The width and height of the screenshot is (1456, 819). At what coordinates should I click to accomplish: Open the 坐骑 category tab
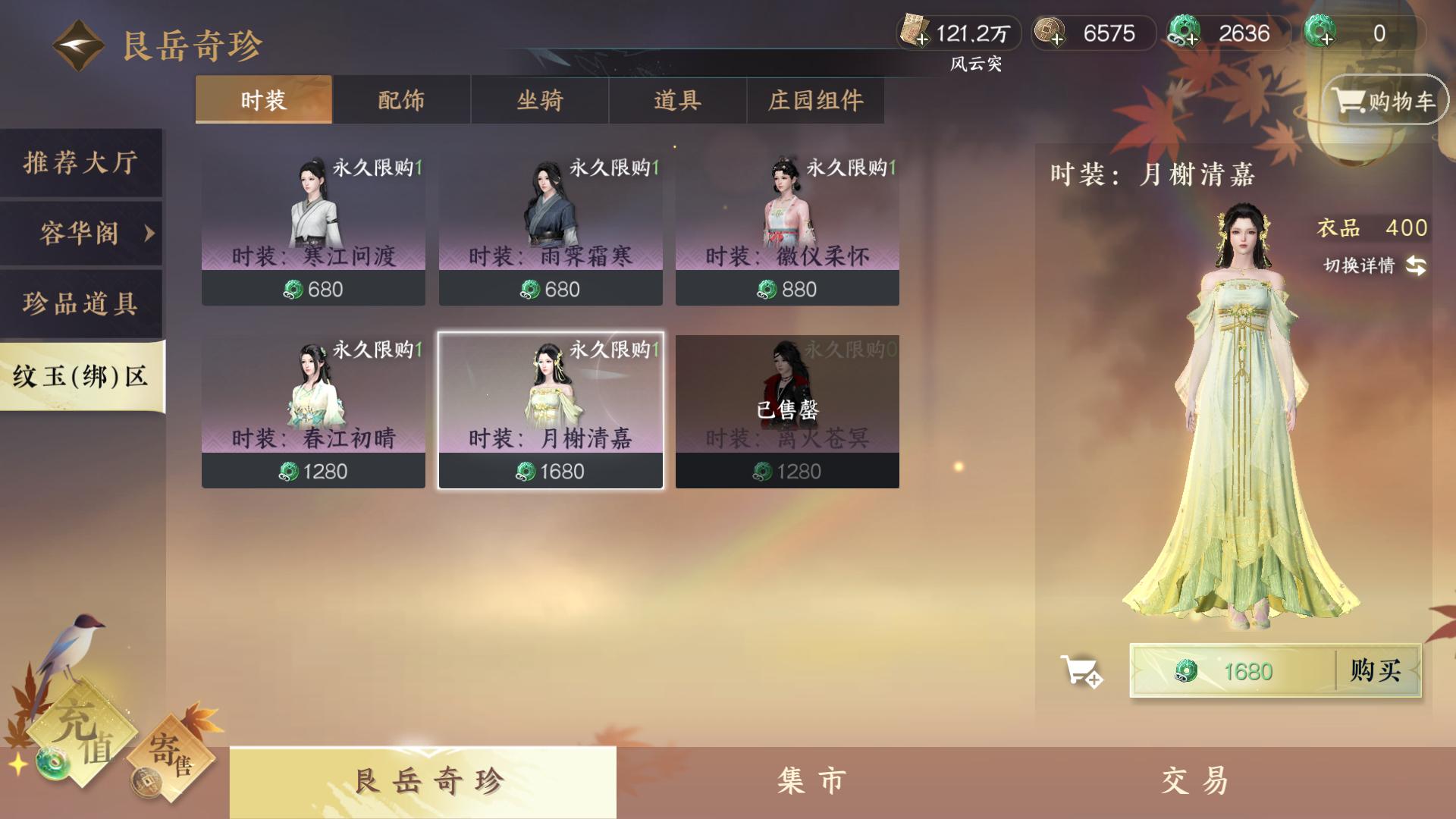pyautogui.click(x=540, y=99)
